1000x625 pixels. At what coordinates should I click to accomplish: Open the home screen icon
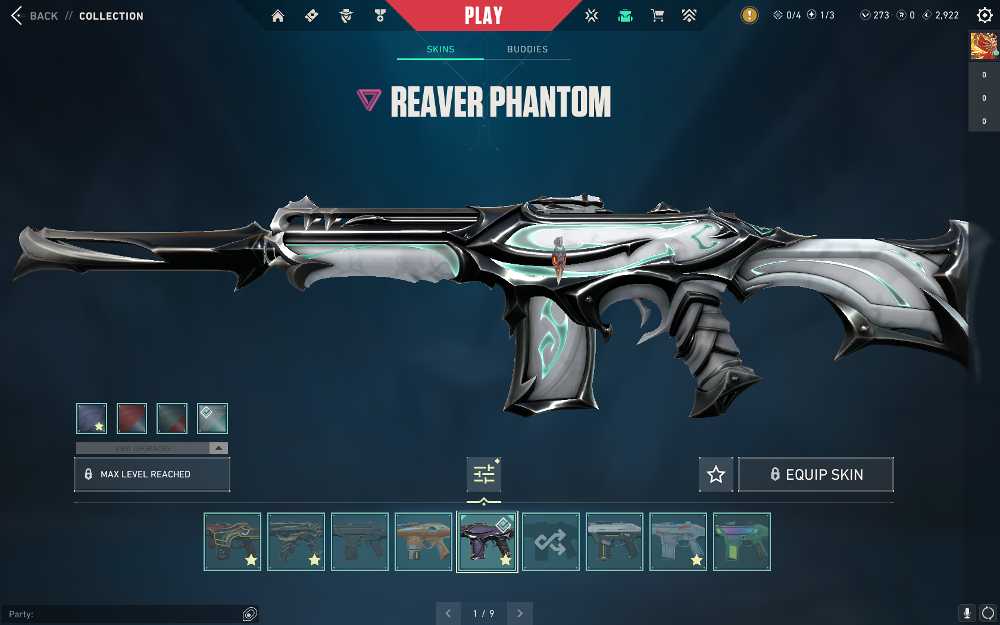pos(278,16)
